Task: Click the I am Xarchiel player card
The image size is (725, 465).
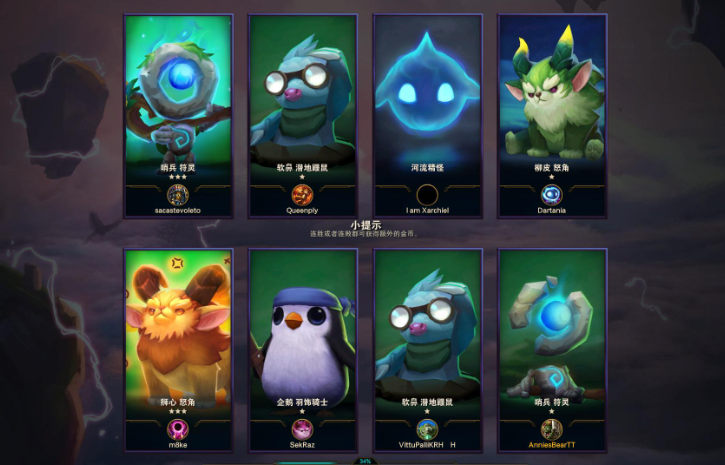Action: point(427,114)
